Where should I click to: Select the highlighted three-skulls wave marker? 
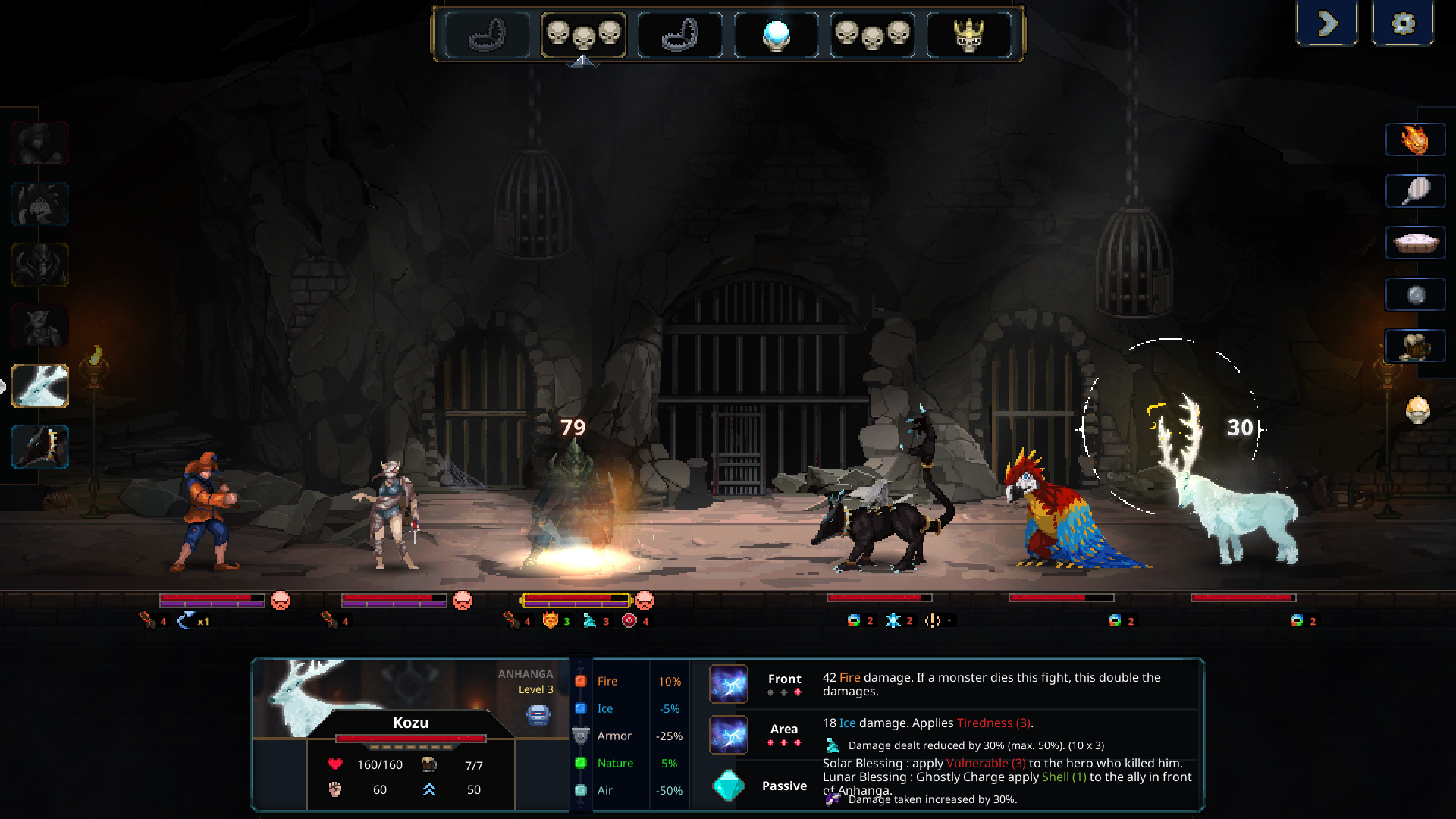[585, 34]
